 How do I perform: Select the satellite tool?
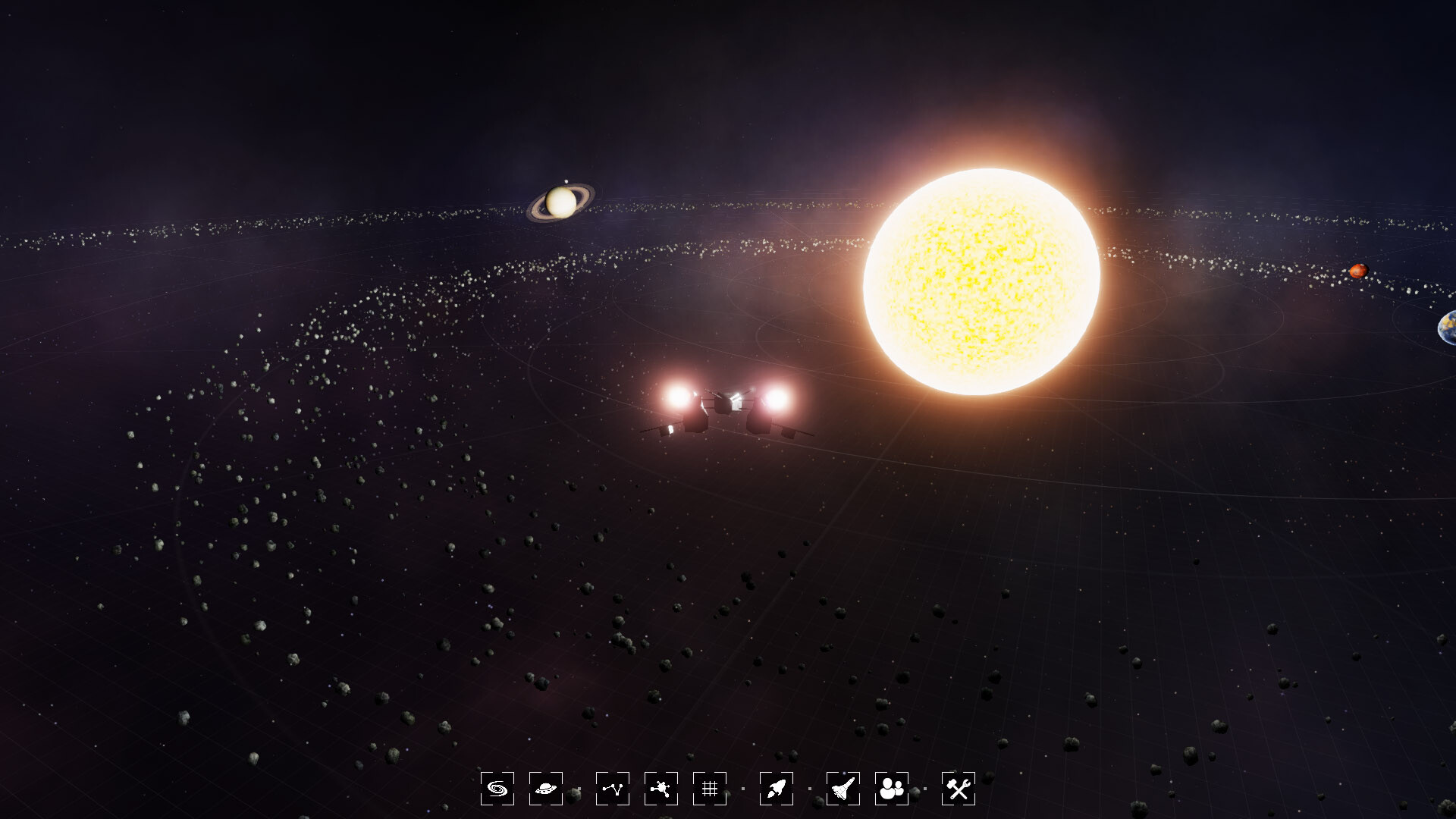click(663, 789)
